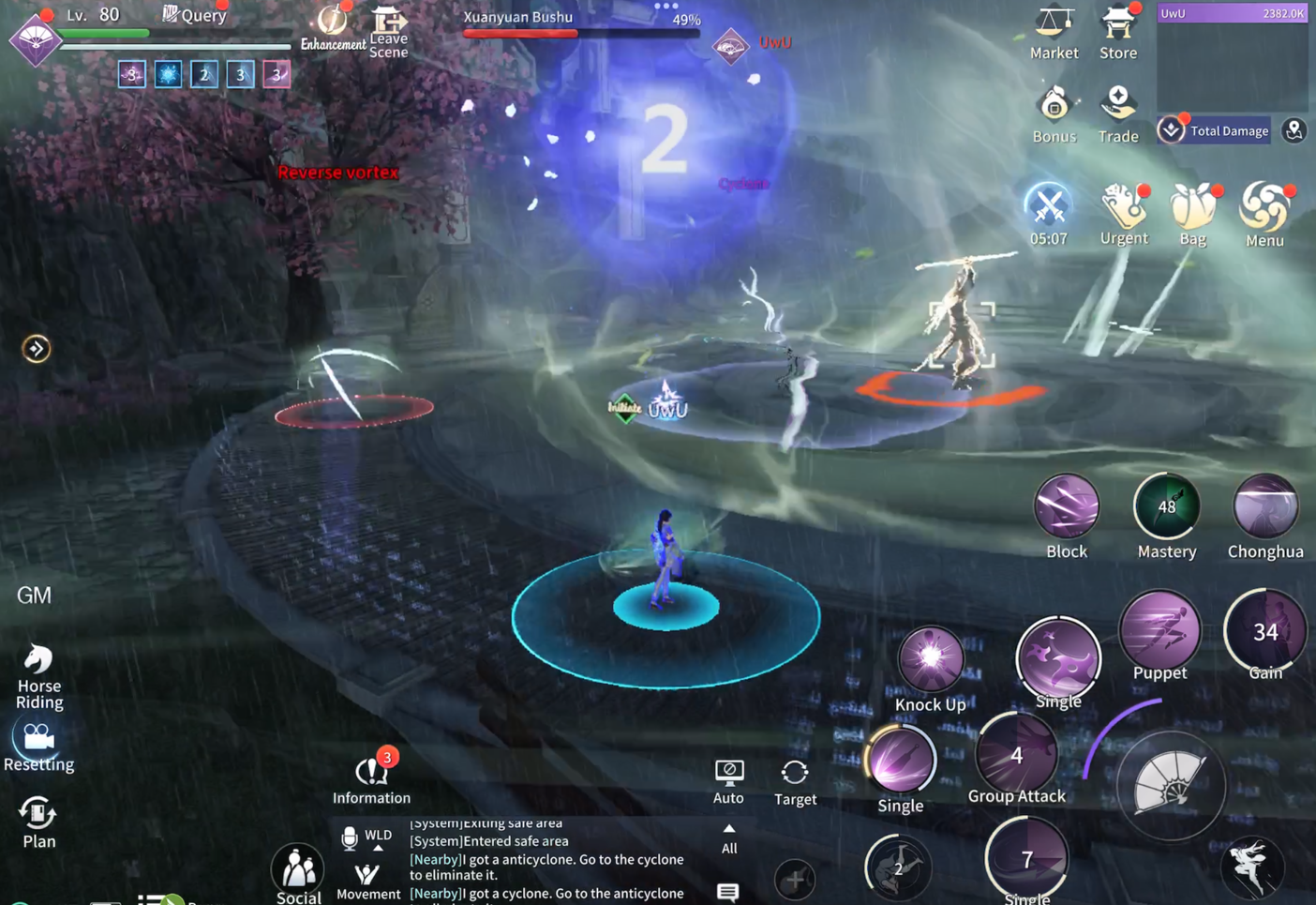
Task: Activate the Puppet skill
Action: click(x=1160, y=630)
